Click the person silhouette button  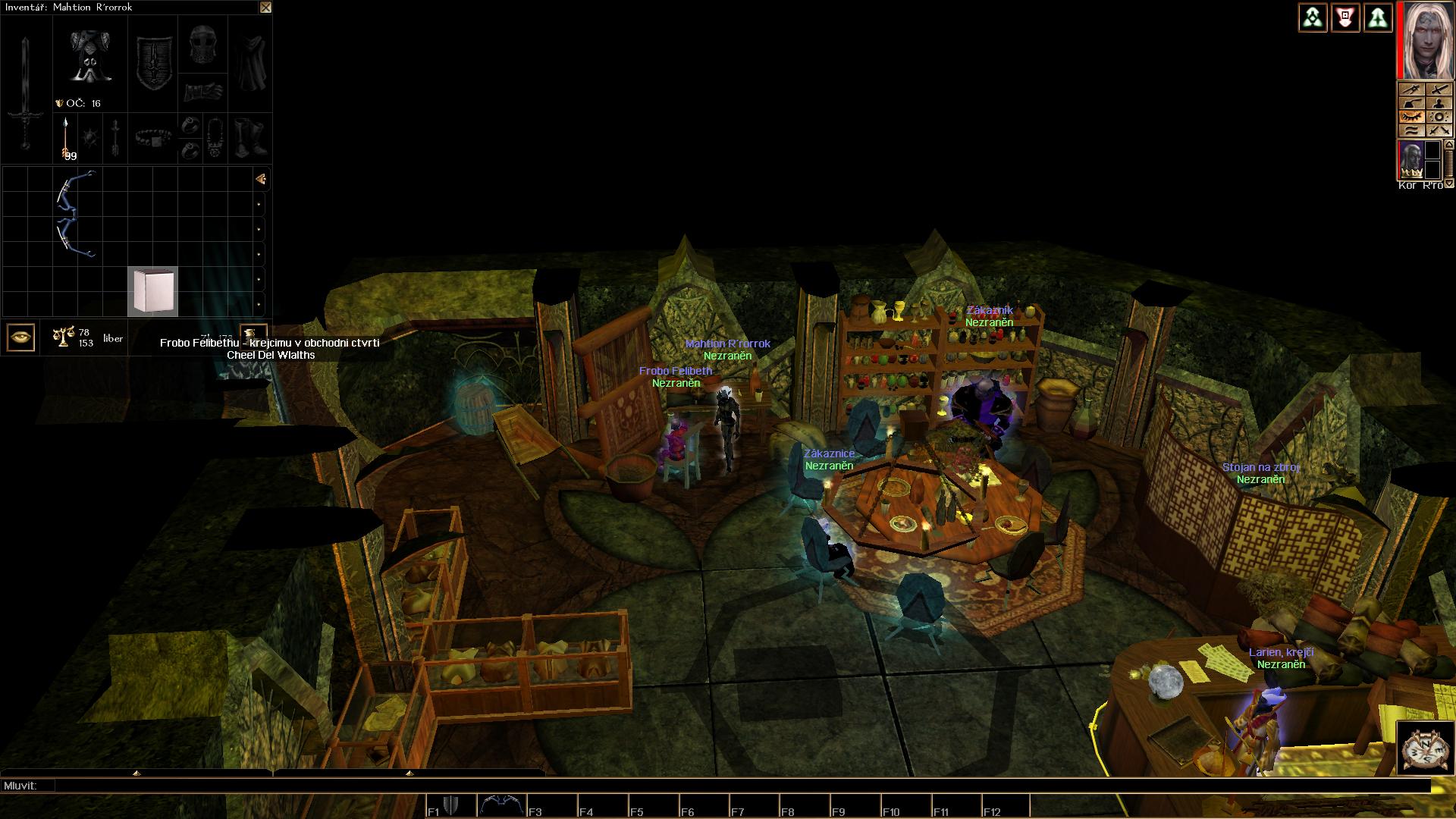[x=1439, y=104]
